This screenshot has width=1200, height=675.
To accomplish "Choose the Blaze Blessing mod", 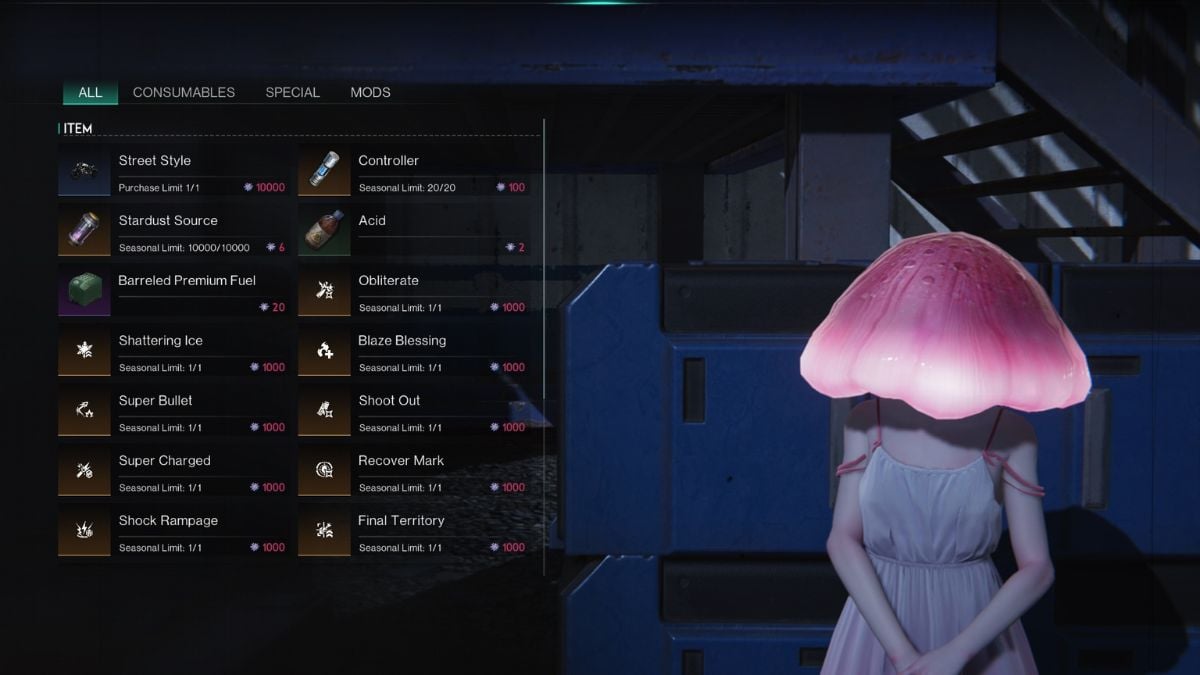I will (x=413, y=351).
